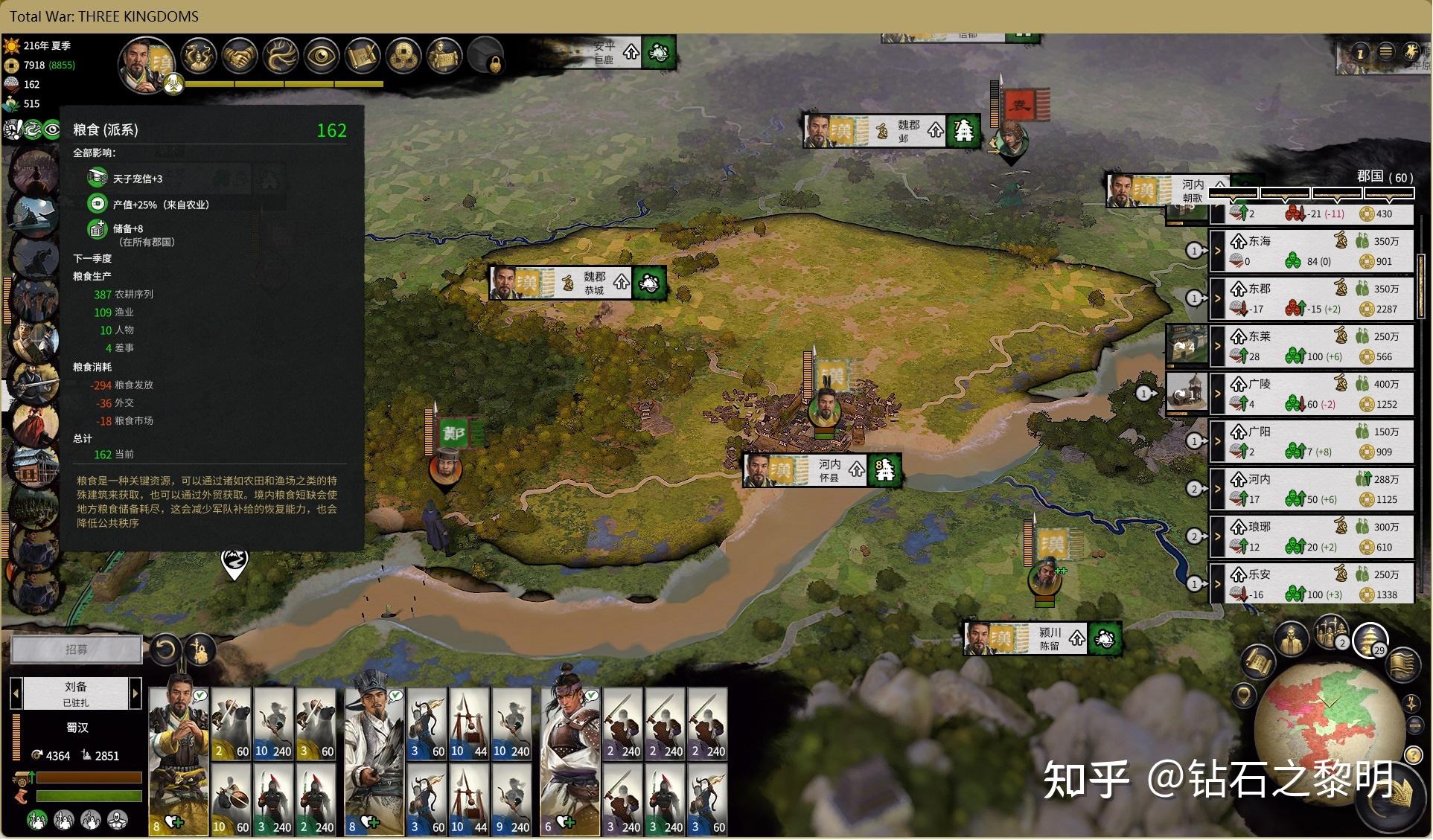The image size is (1433, 840).
Task: Open the factions flag list
Action: click(x=1402, y=664)
